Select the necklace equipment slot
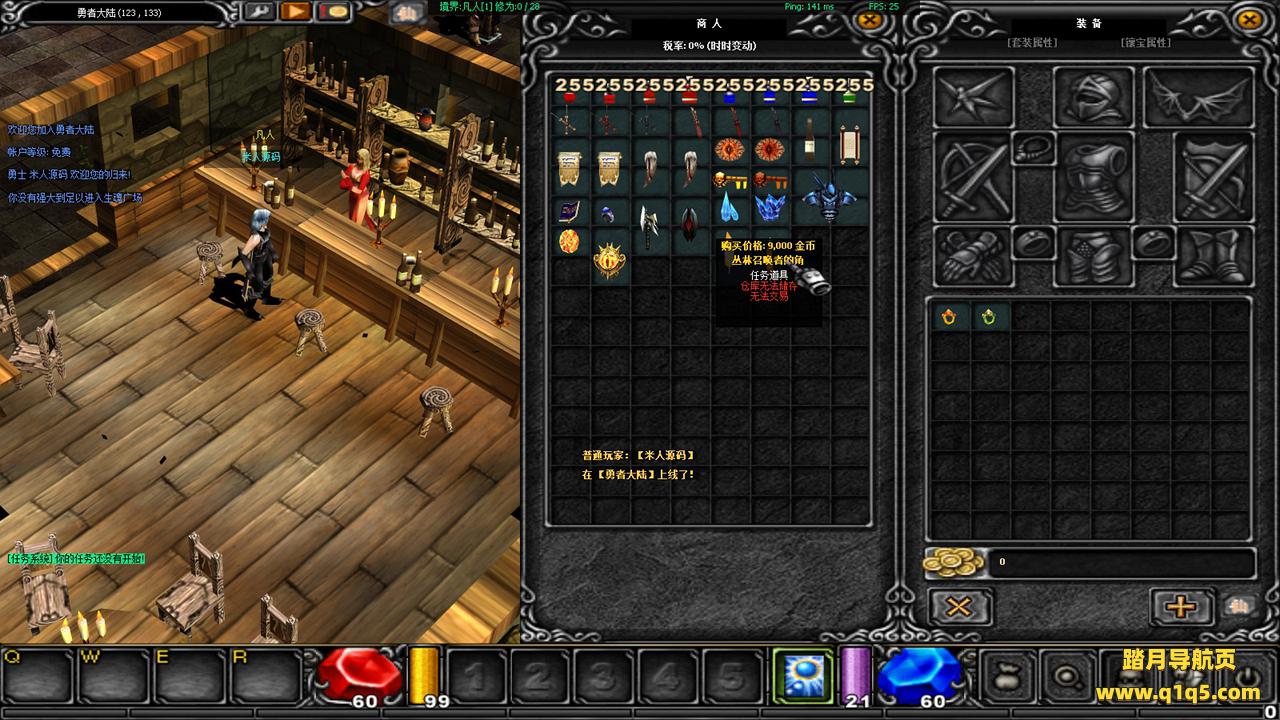1280x720 pixels. (1033, 149)
